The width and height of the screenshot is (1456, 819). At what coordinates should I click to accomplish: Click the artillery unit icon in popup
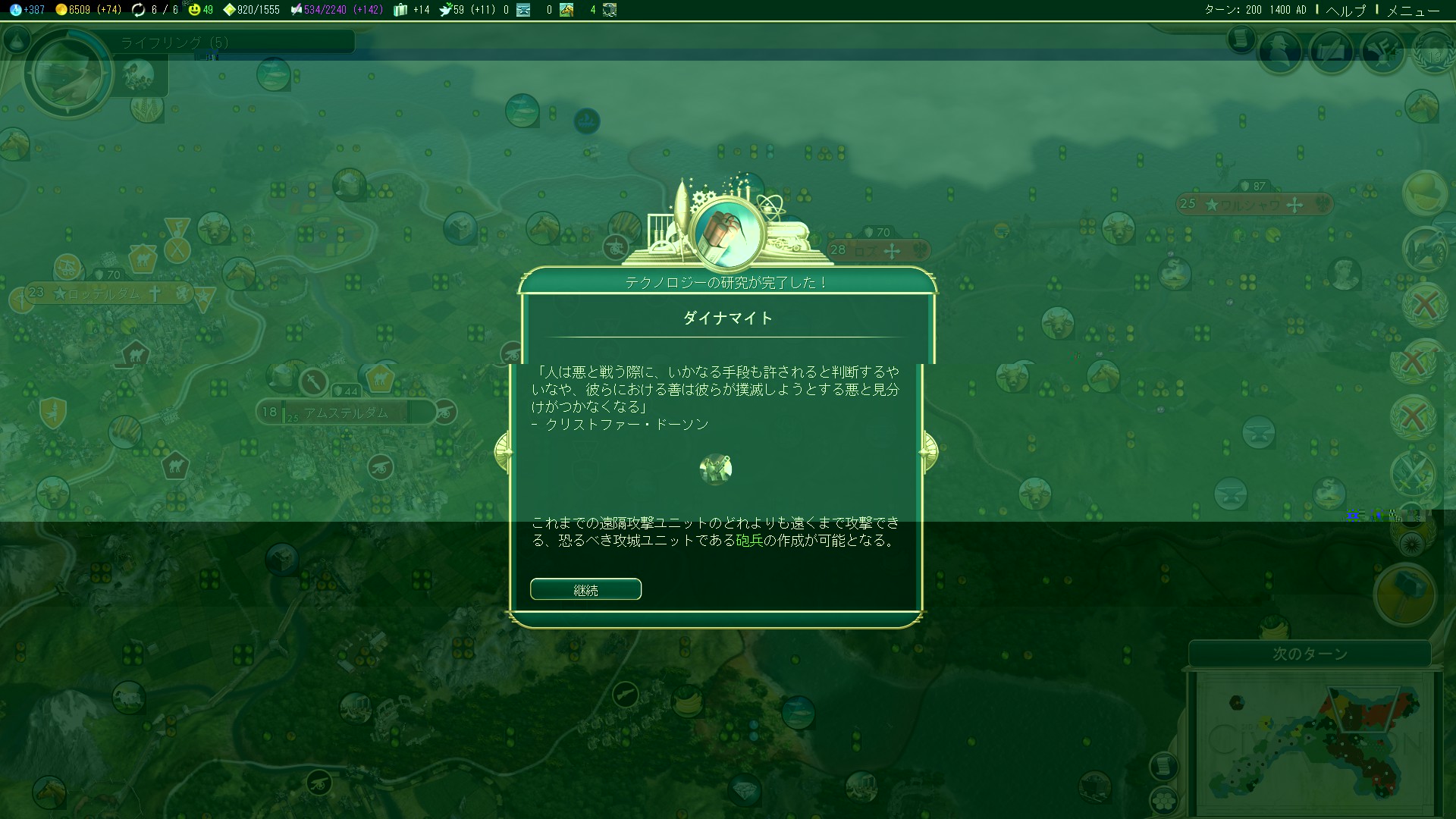tap(715, 469)
